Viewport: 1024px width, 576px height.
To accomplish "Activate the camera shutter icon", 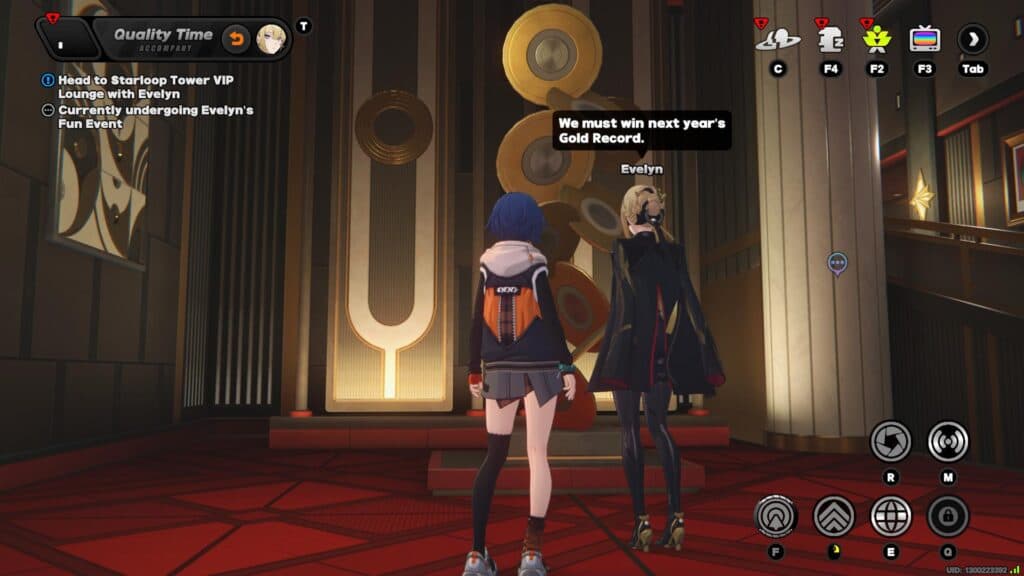I will [x=890, y=441].
